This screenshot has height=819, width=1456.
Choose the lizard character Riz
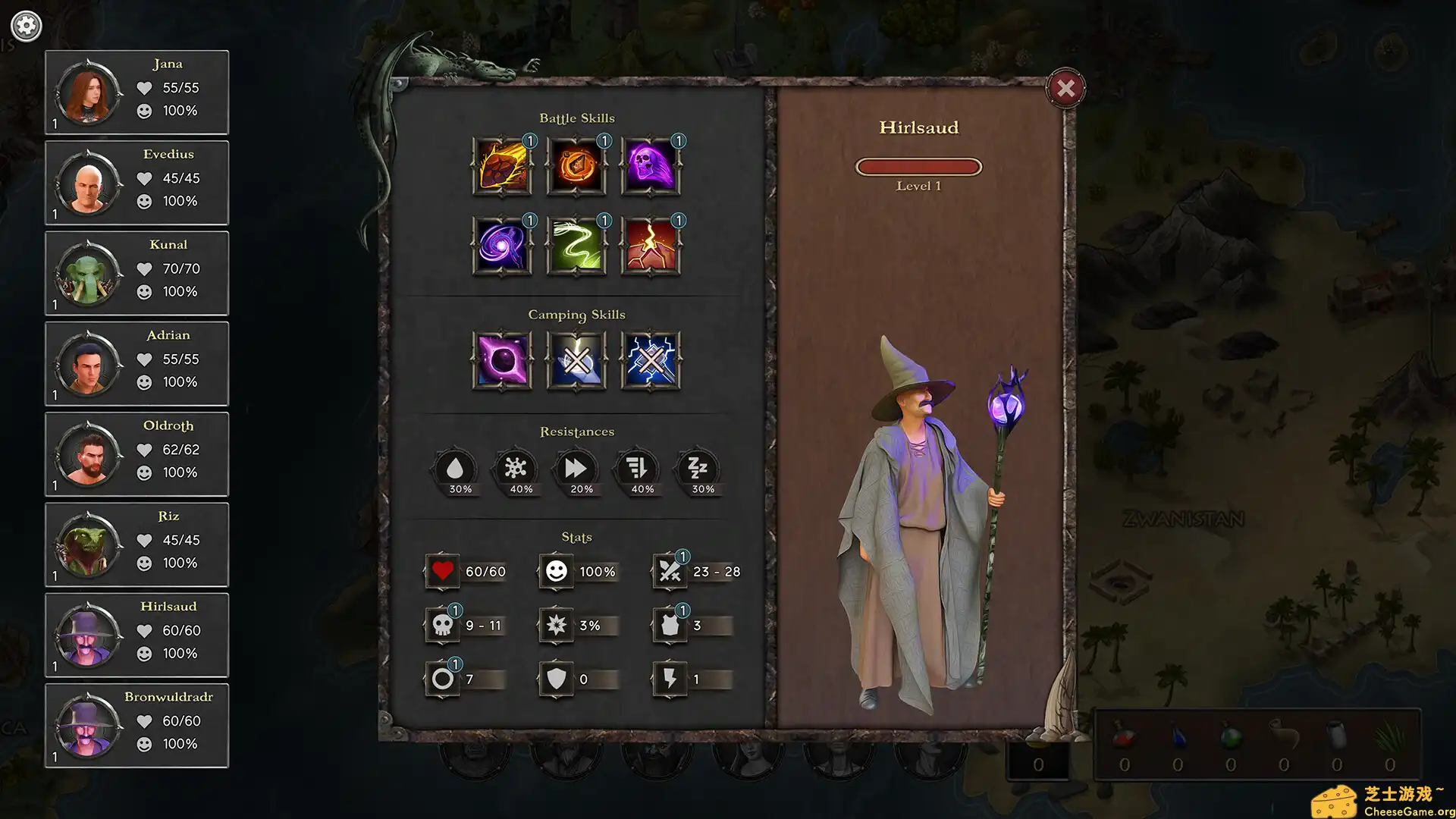136,544
